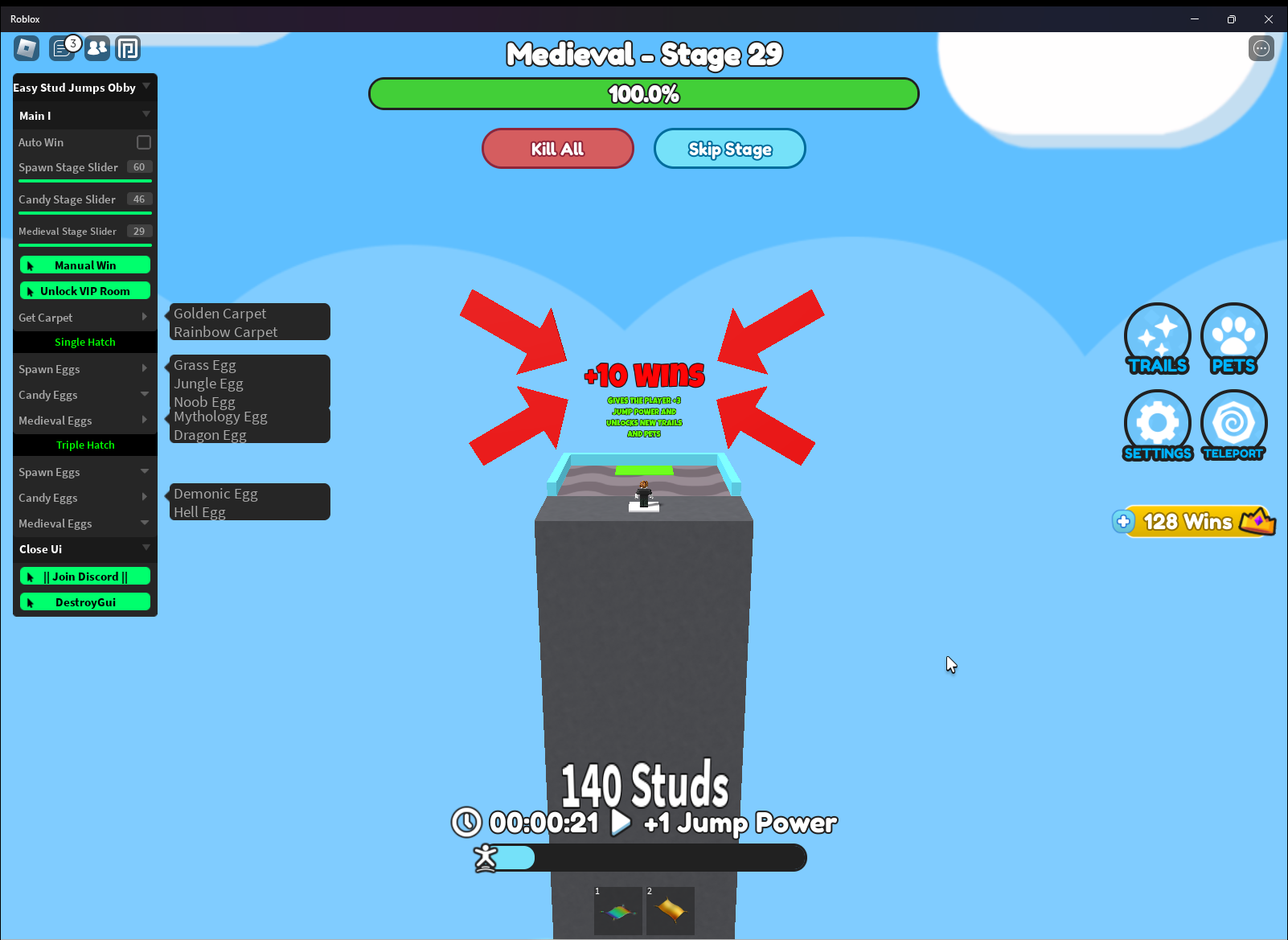Viewport: 1288px width, 940px height.
Task: Open the options ellipsis at top right
Action: coord(1261,48)
